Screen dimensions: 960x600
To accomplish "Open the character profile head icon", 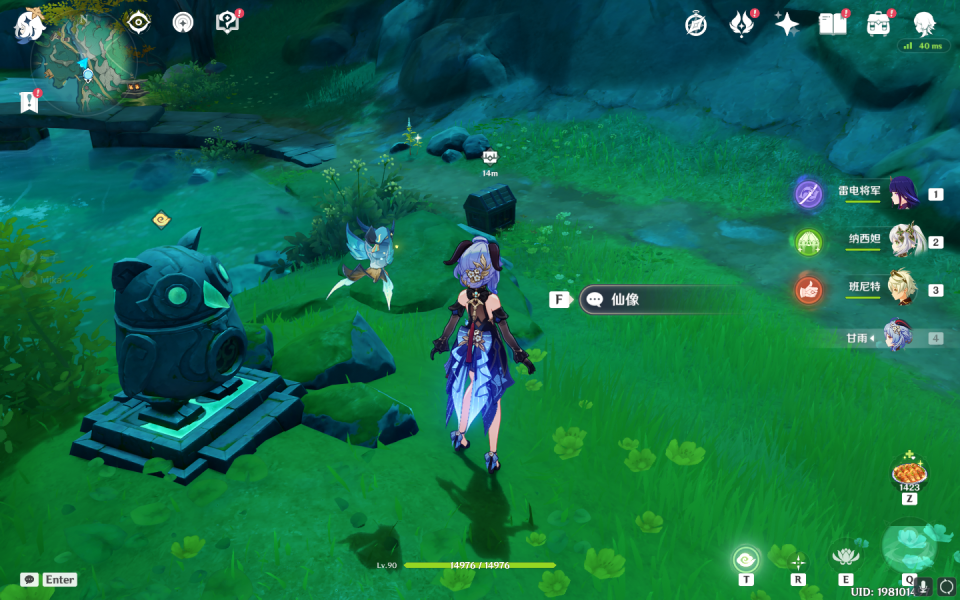I will pyautogui.click(x=925, y=24).
